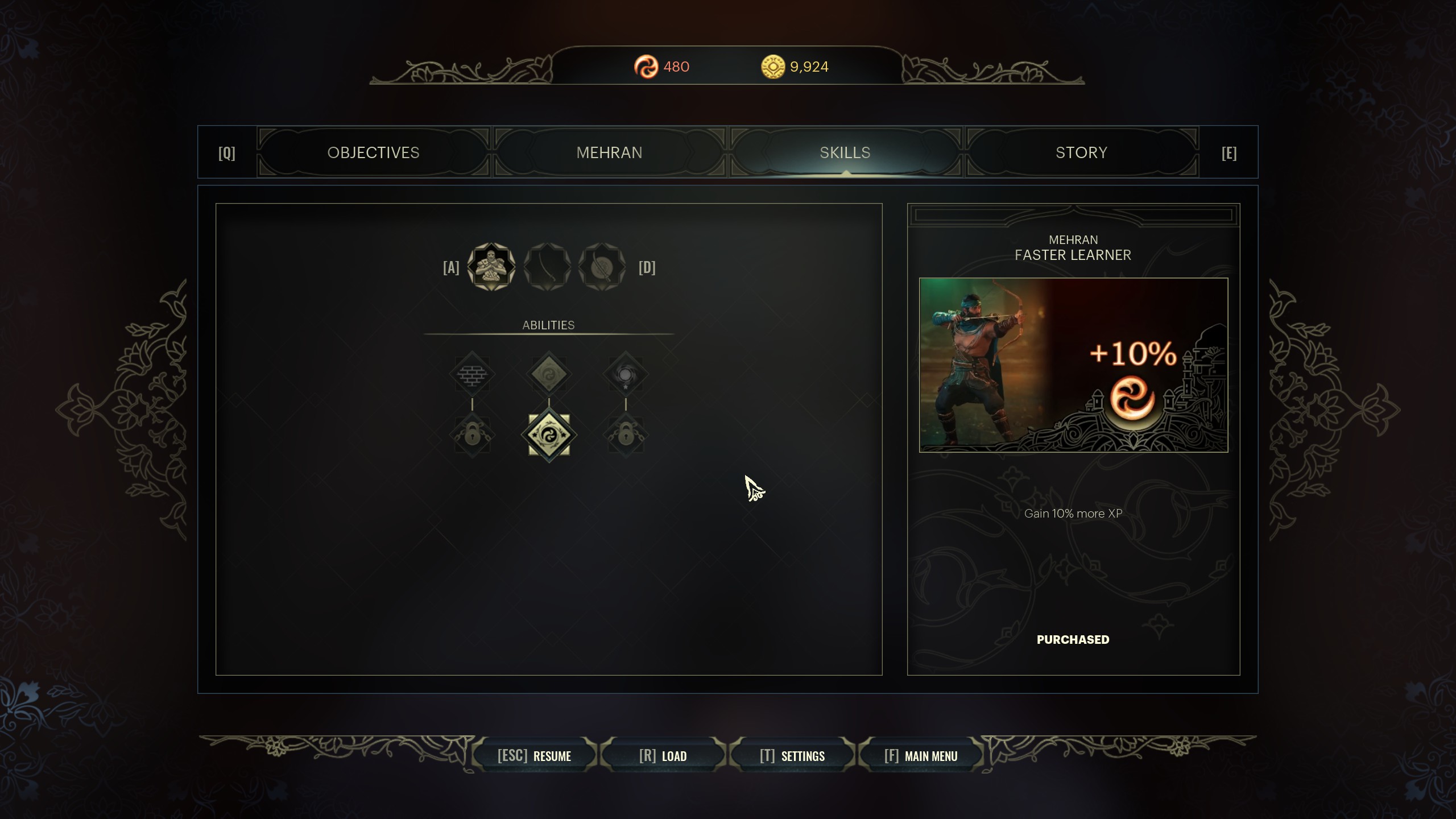Open the Settings menu
This screenshot has width=1456, height=819.
click(x=792, y=756)
